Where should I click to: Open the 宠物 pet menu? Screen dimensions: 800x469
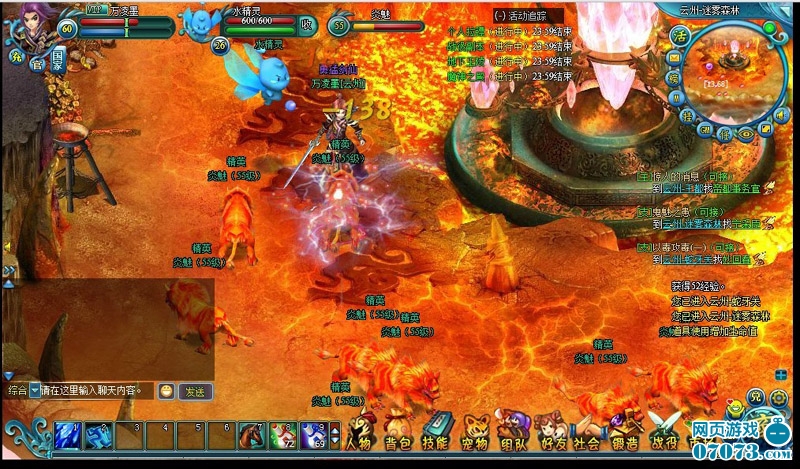474,436
